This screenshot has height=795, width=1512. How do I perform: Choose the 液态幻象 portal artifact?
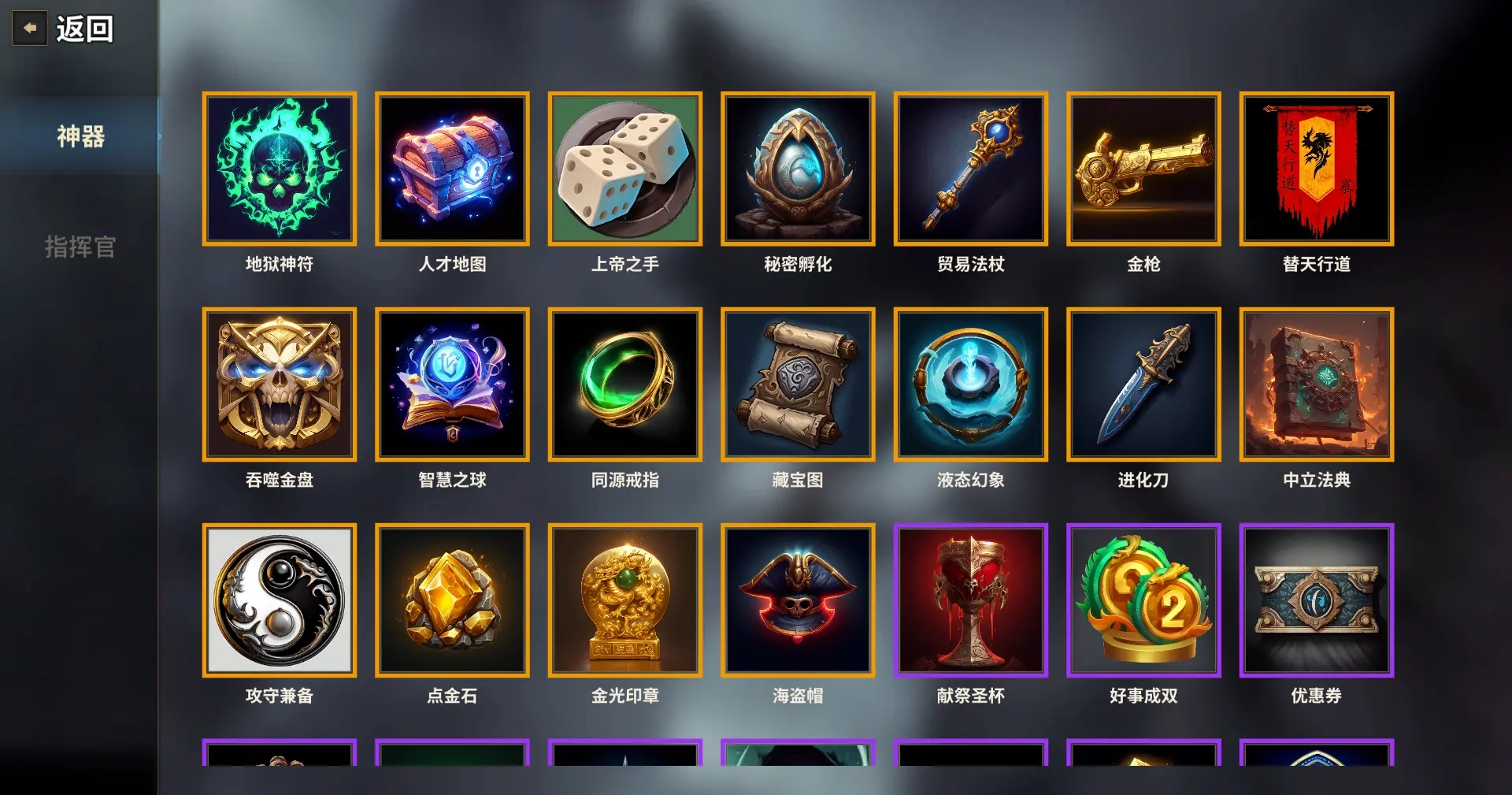coord(971,384)
